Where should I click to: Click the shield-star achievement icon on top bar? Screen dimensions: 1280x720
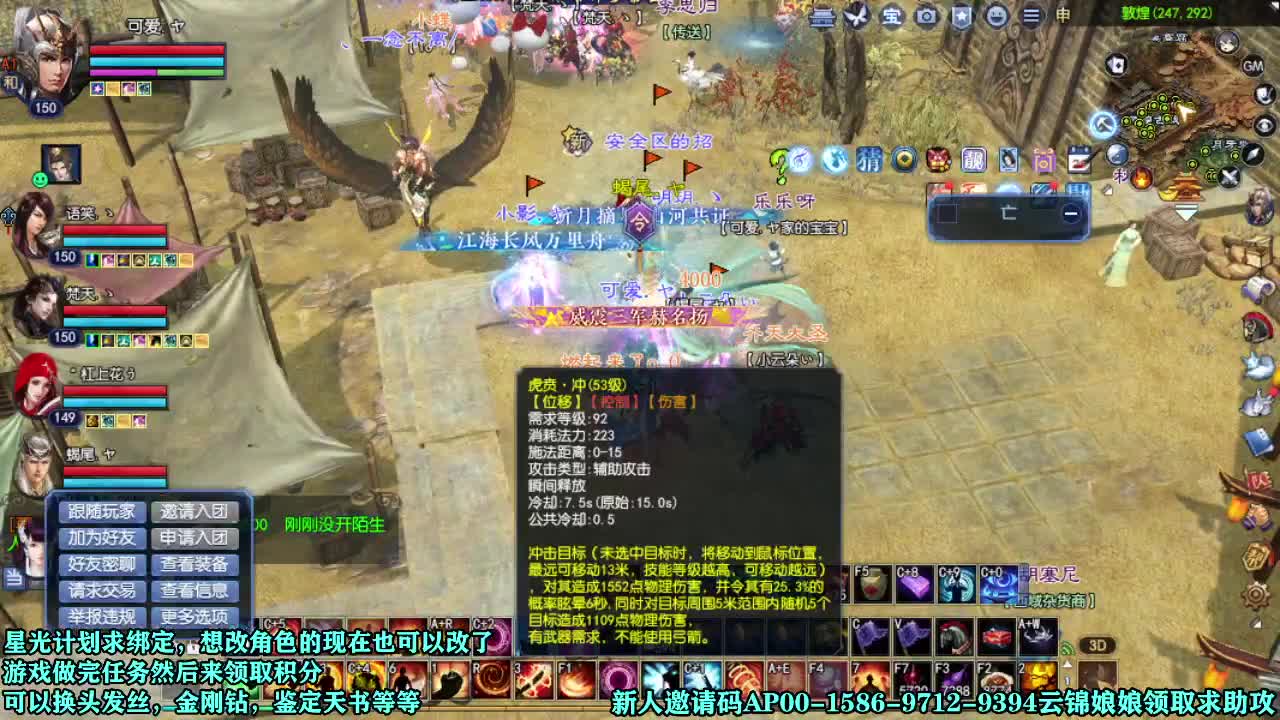pyautogui.click(x=962, y=15)
